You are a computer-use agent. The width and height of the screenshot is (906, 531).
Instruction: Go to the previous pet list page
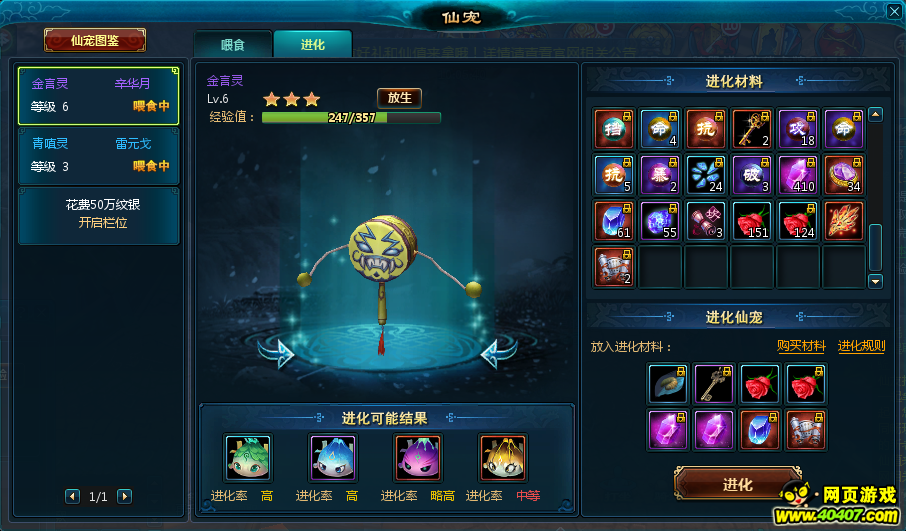(72, 496)
